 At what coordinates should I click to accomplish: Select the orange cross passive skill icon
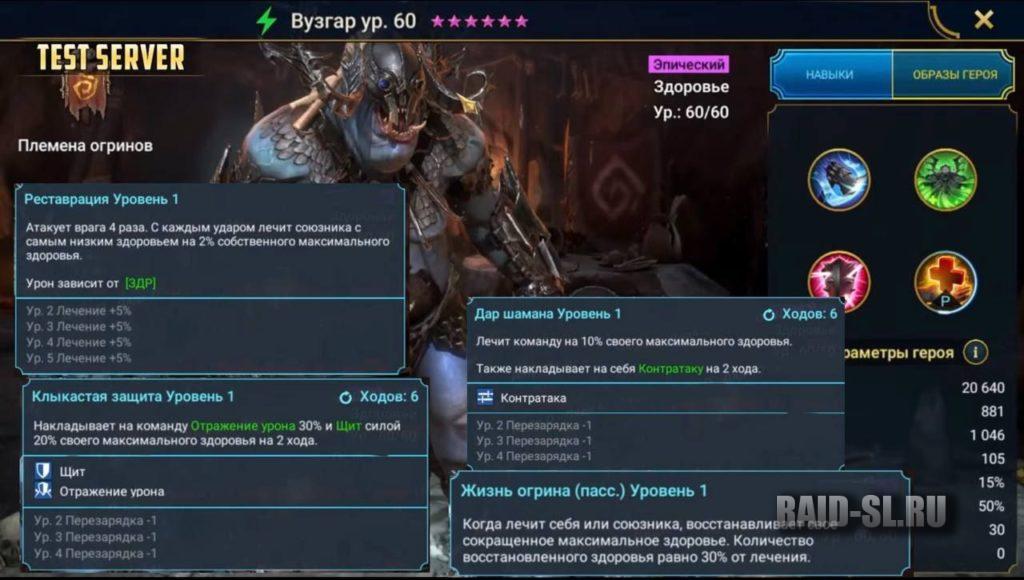945,282
